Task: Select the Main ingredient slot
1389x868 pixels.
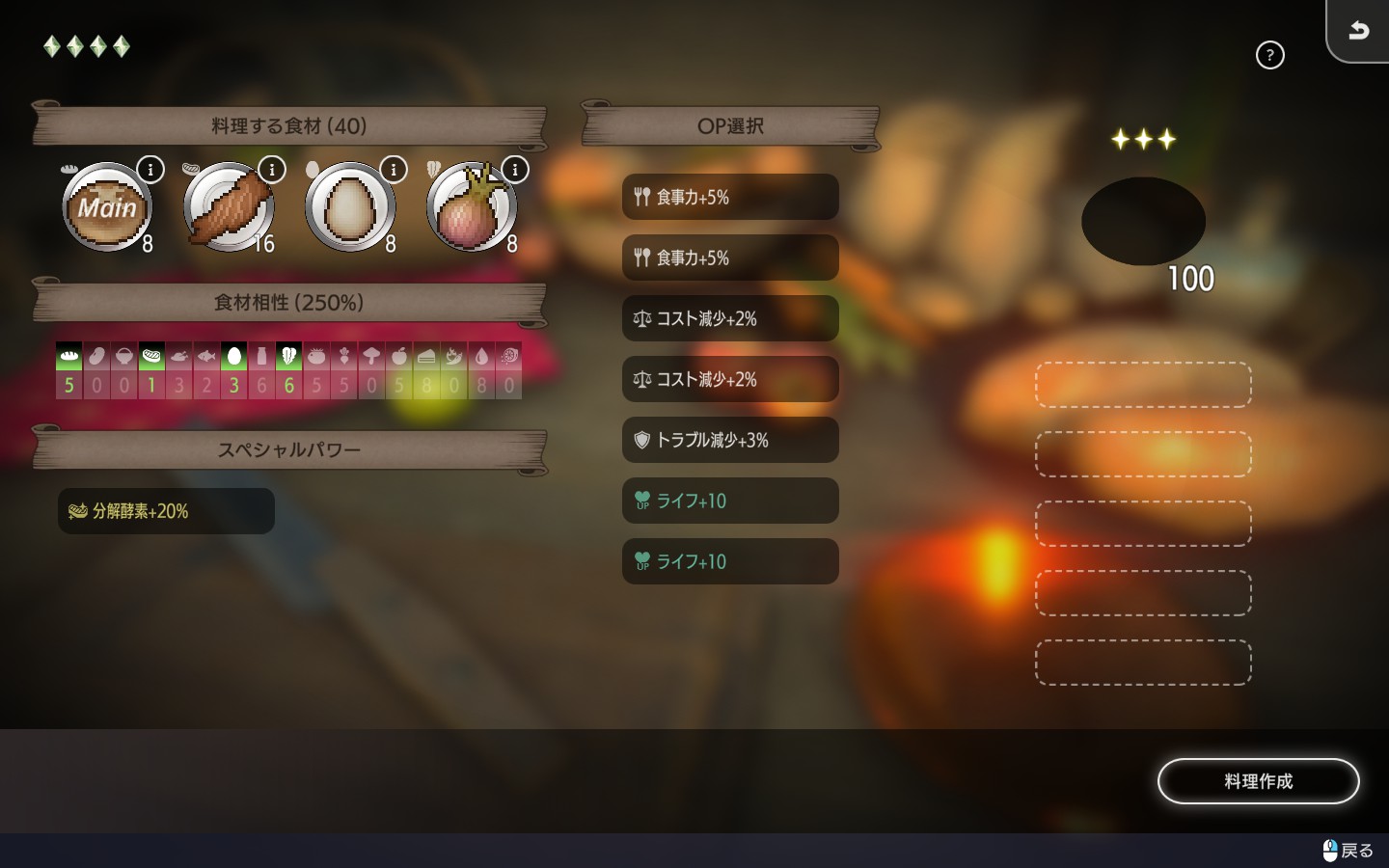Action: click(107, 207)
